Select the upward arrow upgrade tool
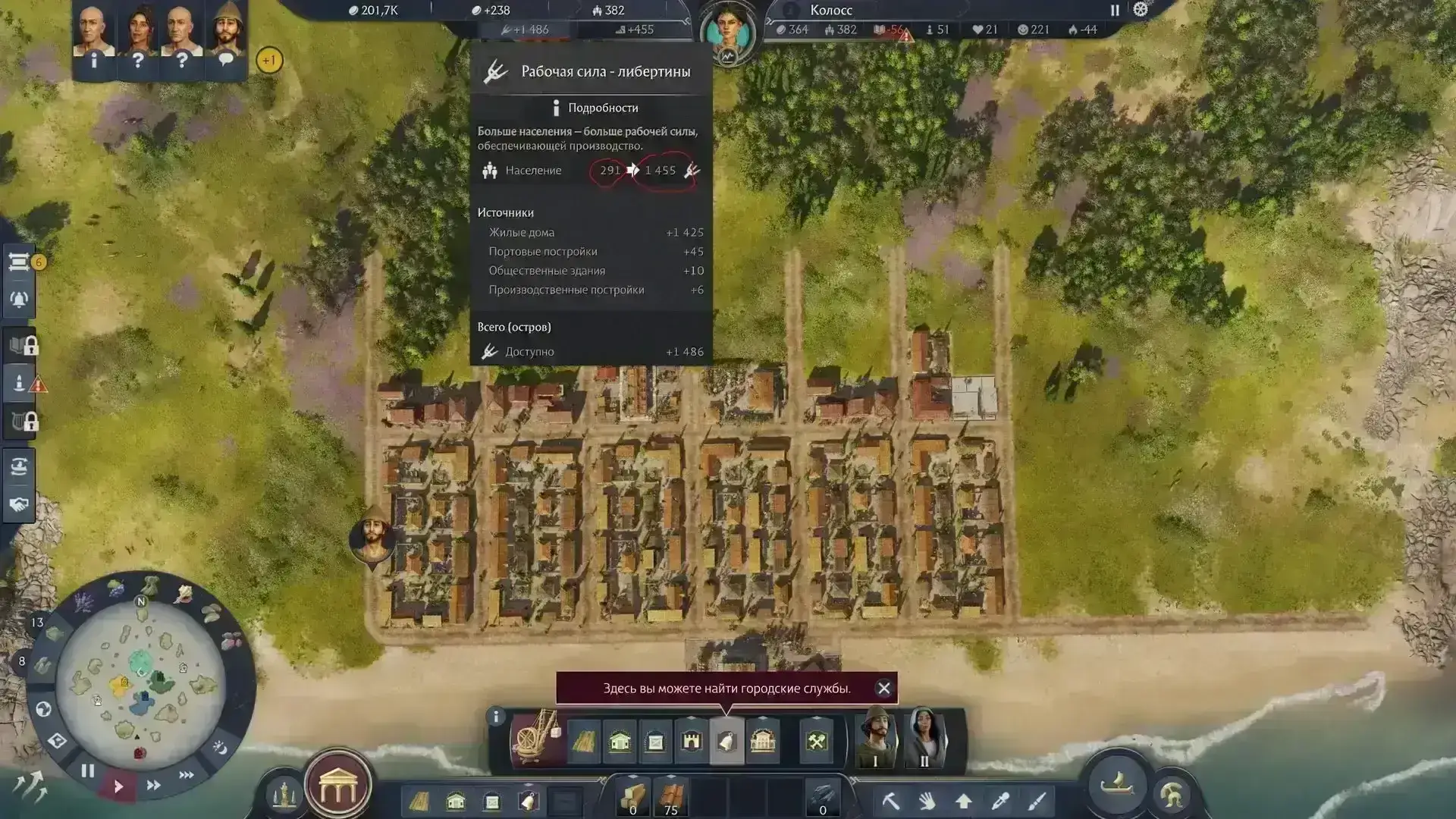 click(963, 801)
